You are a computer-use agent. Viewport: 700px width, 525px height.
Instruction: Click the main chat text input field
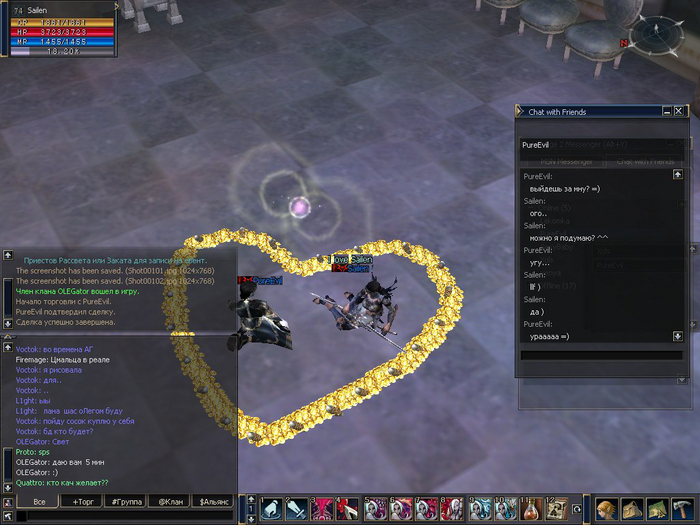pos(120,516)
